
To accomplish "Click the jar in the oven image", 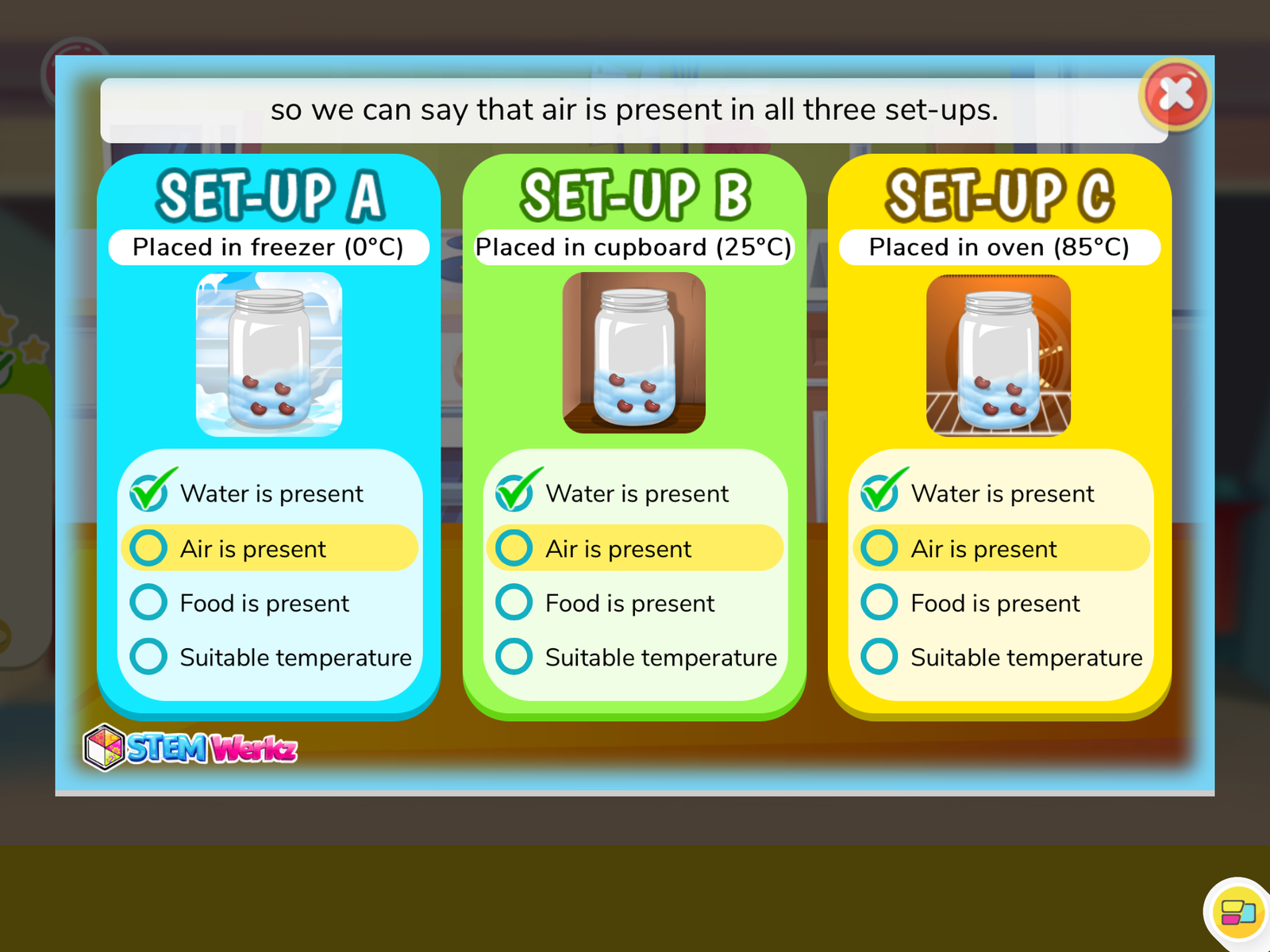I will pos(999,356).
